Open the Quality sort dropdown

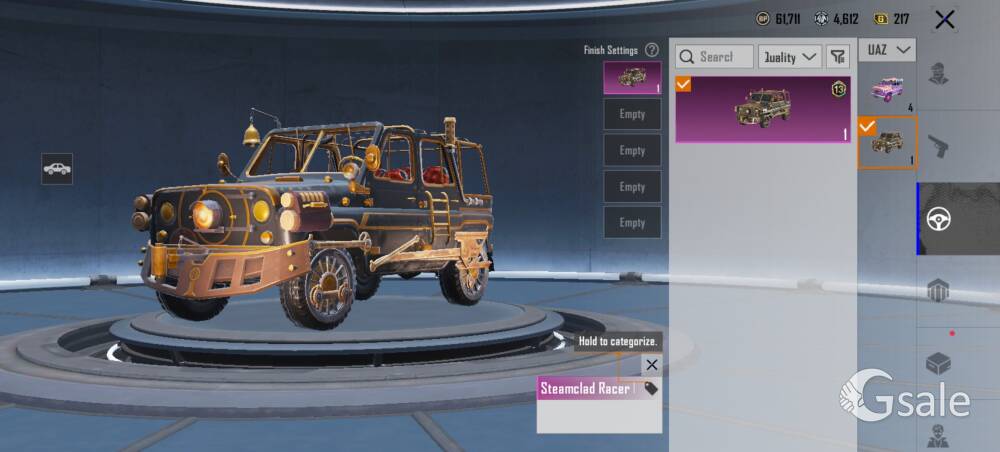[790, 57]
